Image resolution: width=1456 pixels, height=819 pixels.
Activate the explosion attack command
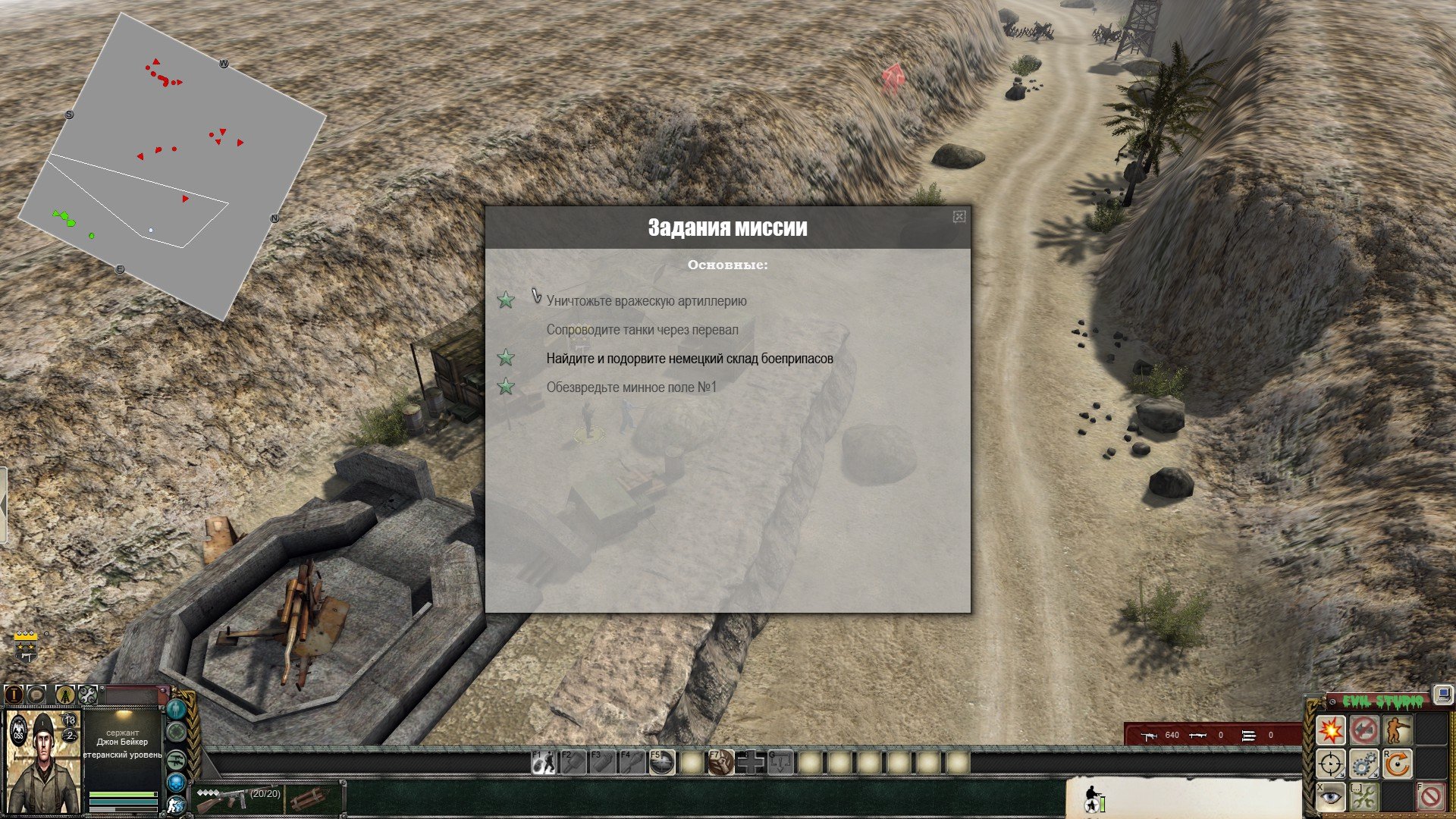pos(1330,730)
